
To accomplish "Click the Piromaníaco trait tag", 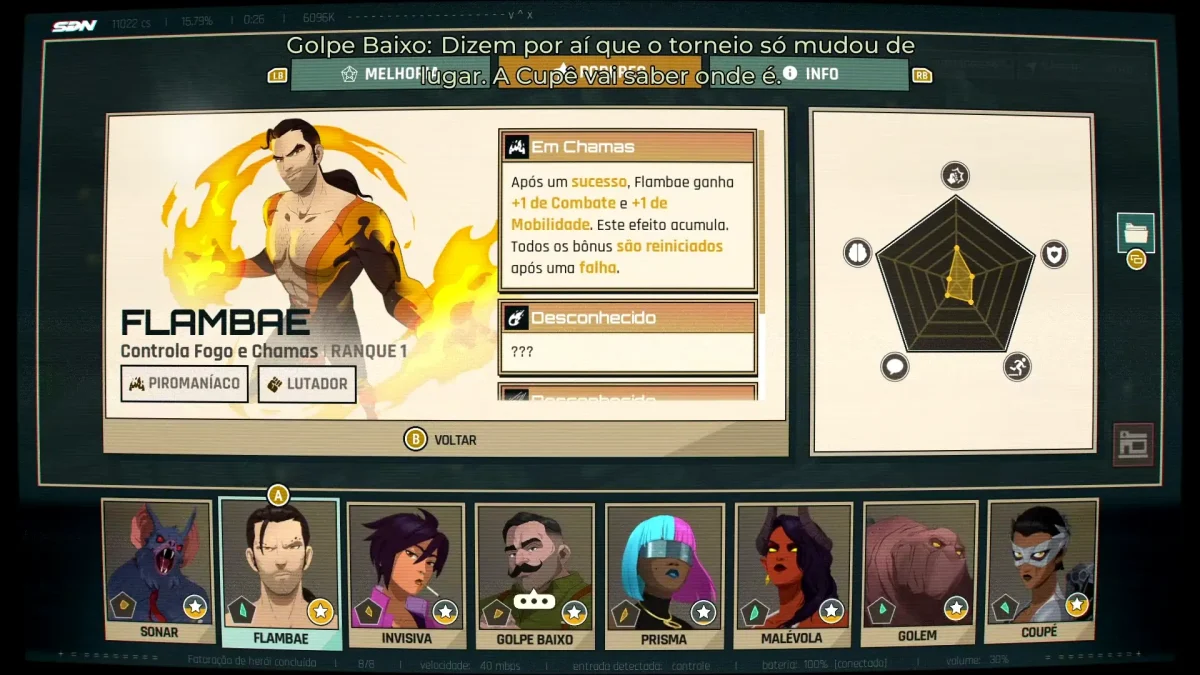I will coord(185,384).
